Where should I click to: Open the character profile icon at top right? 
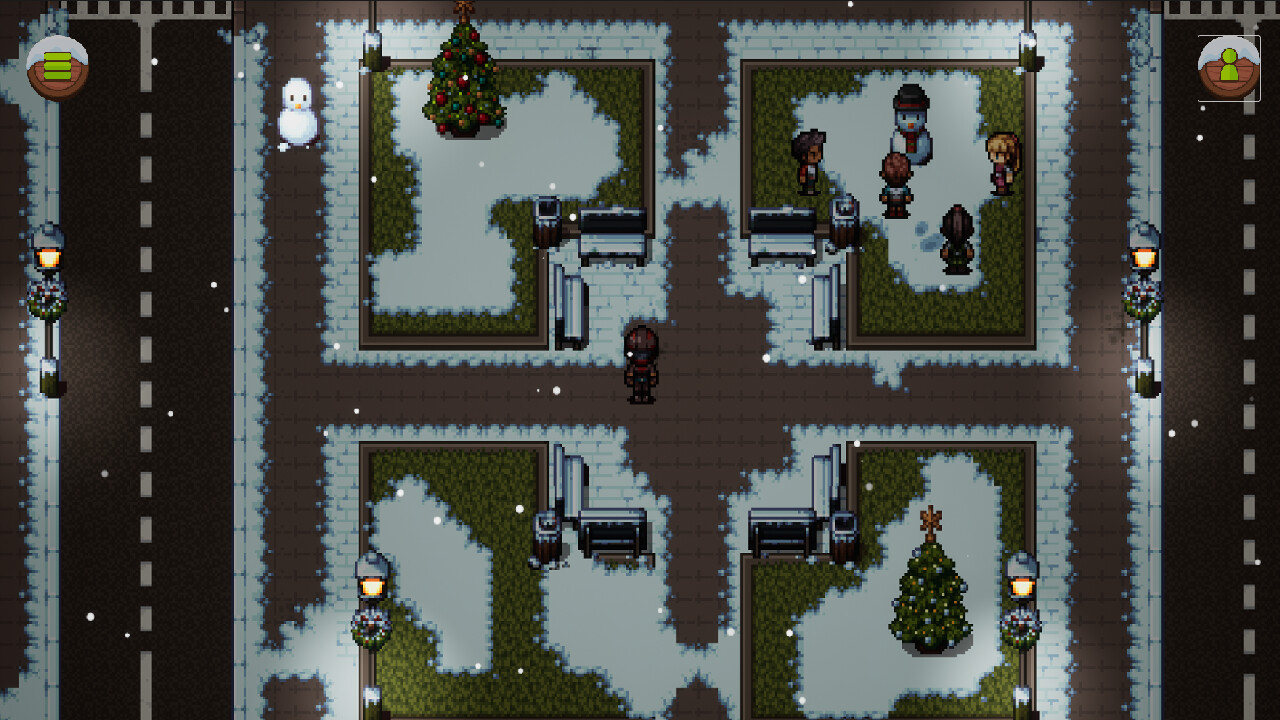pos(1228,68)
